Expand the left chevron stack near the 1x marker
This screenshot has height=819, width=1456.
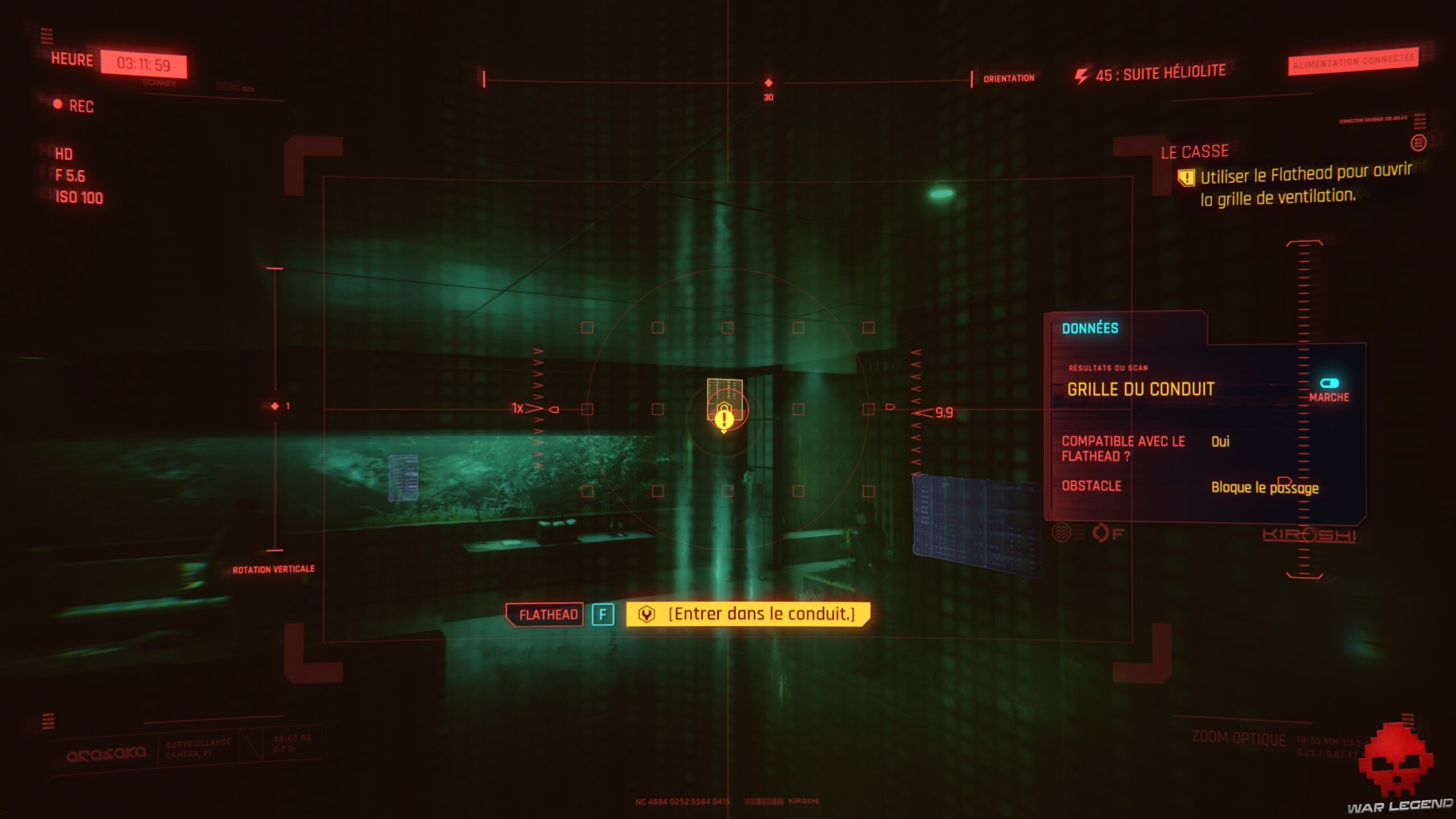coord(539,408)
